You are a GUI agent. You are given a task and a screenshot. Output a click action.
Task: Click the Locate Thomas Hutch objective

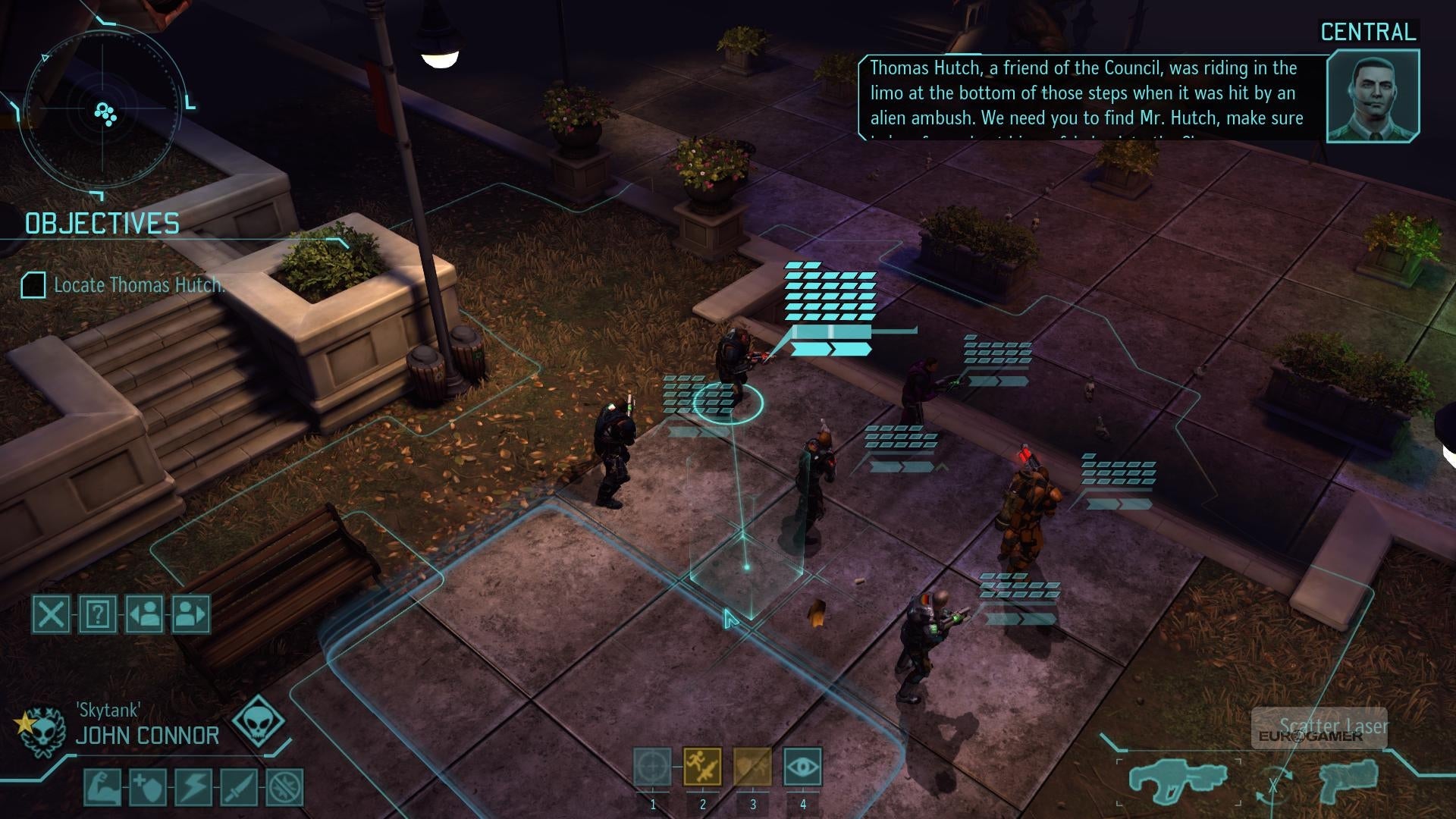(139, 285)
